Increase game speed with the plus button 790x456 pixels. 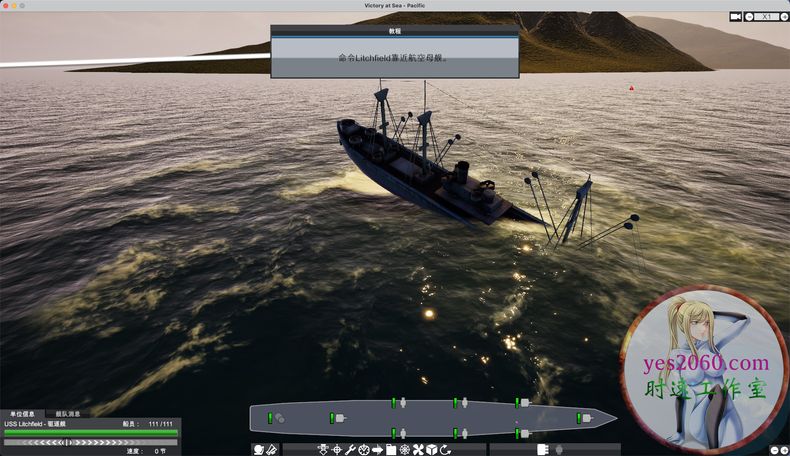click(783, 16)
